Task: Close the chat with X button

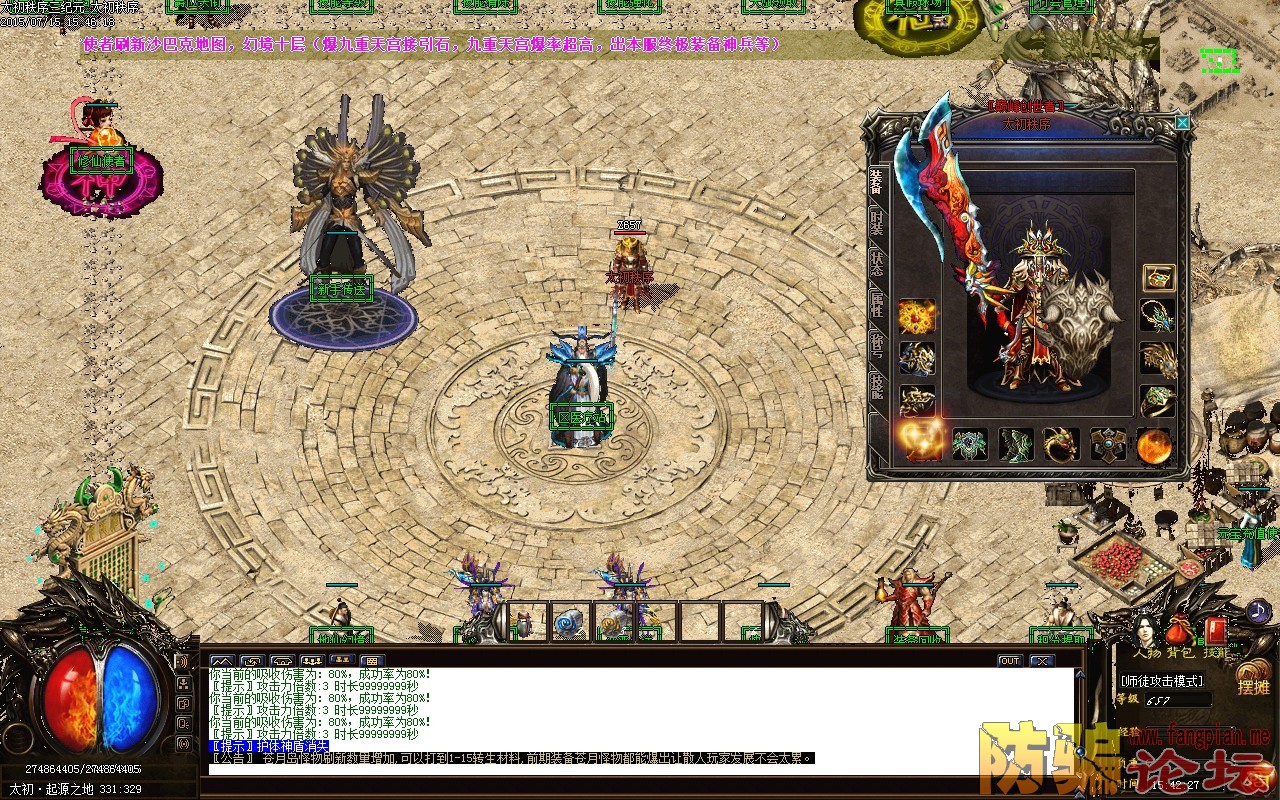Action: [1042, 661]
